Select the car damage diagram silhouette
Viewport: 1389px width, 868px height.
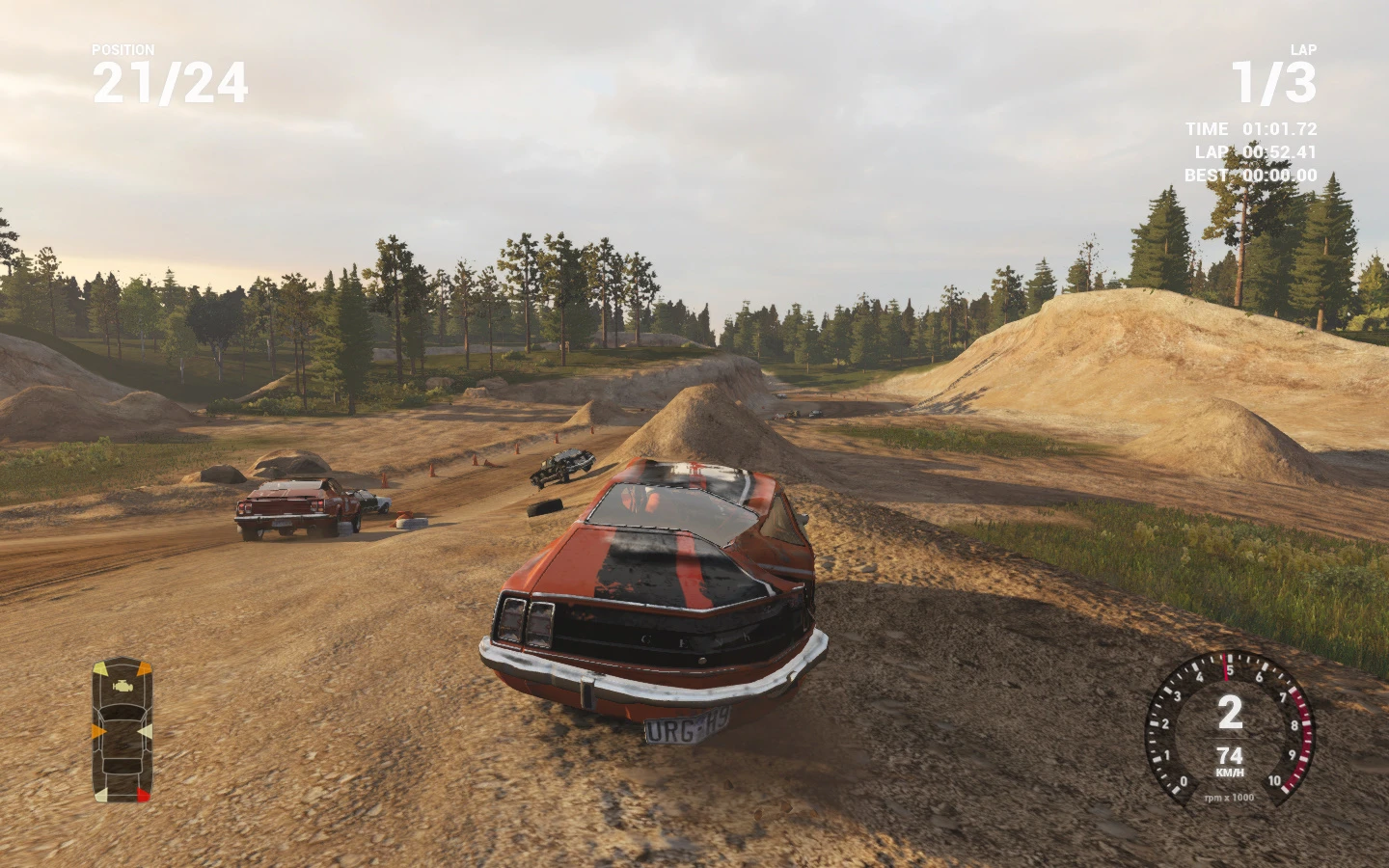123,743
